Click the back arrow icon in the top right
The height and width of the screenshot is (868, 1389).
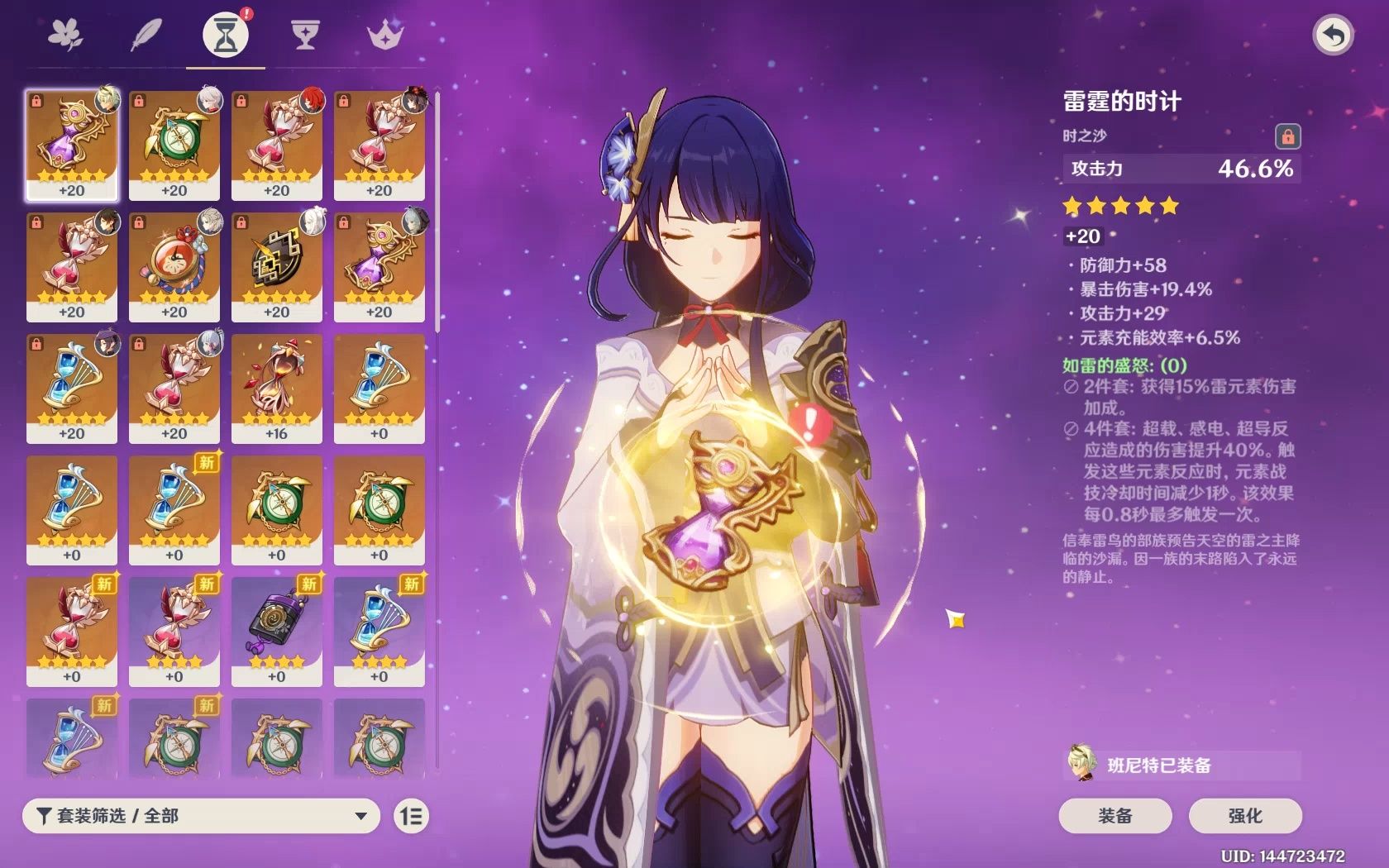1333,35
